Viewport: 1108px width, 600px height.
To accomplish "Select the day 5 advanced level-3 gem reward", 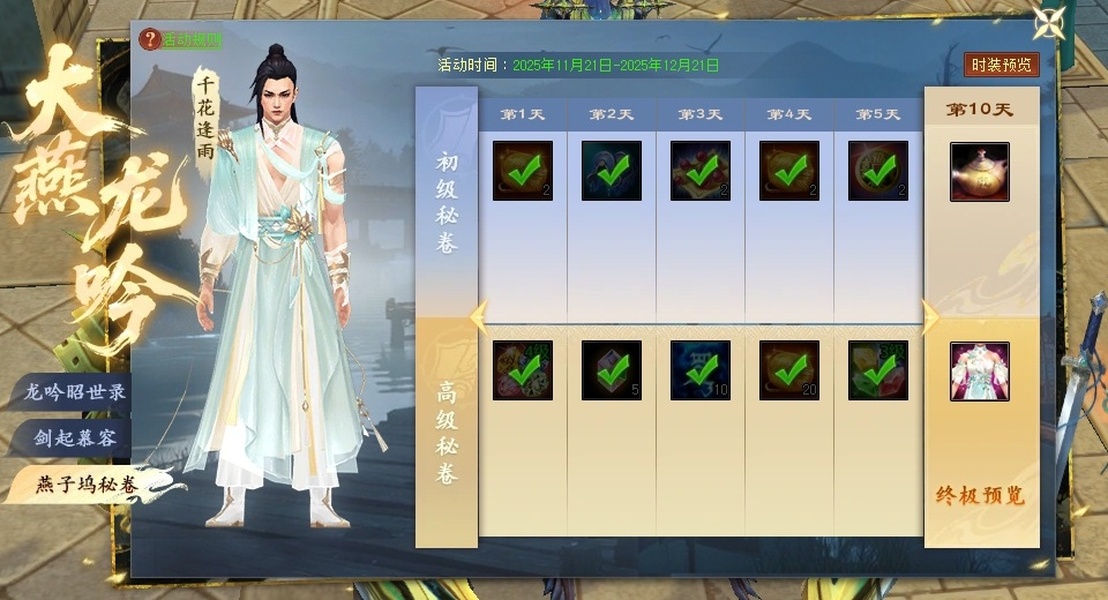I will (x=878, y=371).
